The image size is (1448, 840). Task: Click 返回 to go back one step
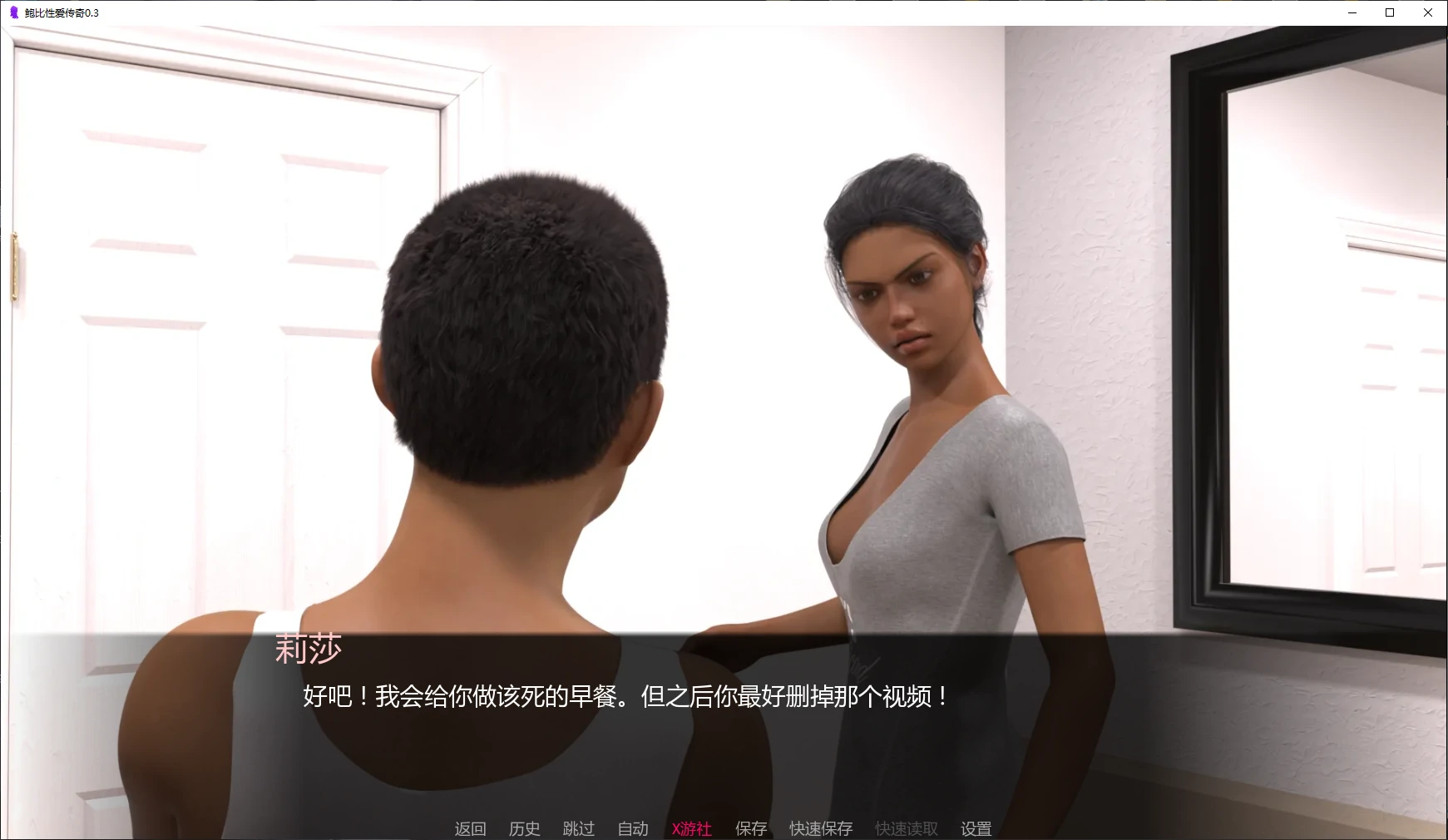point(470,828)
